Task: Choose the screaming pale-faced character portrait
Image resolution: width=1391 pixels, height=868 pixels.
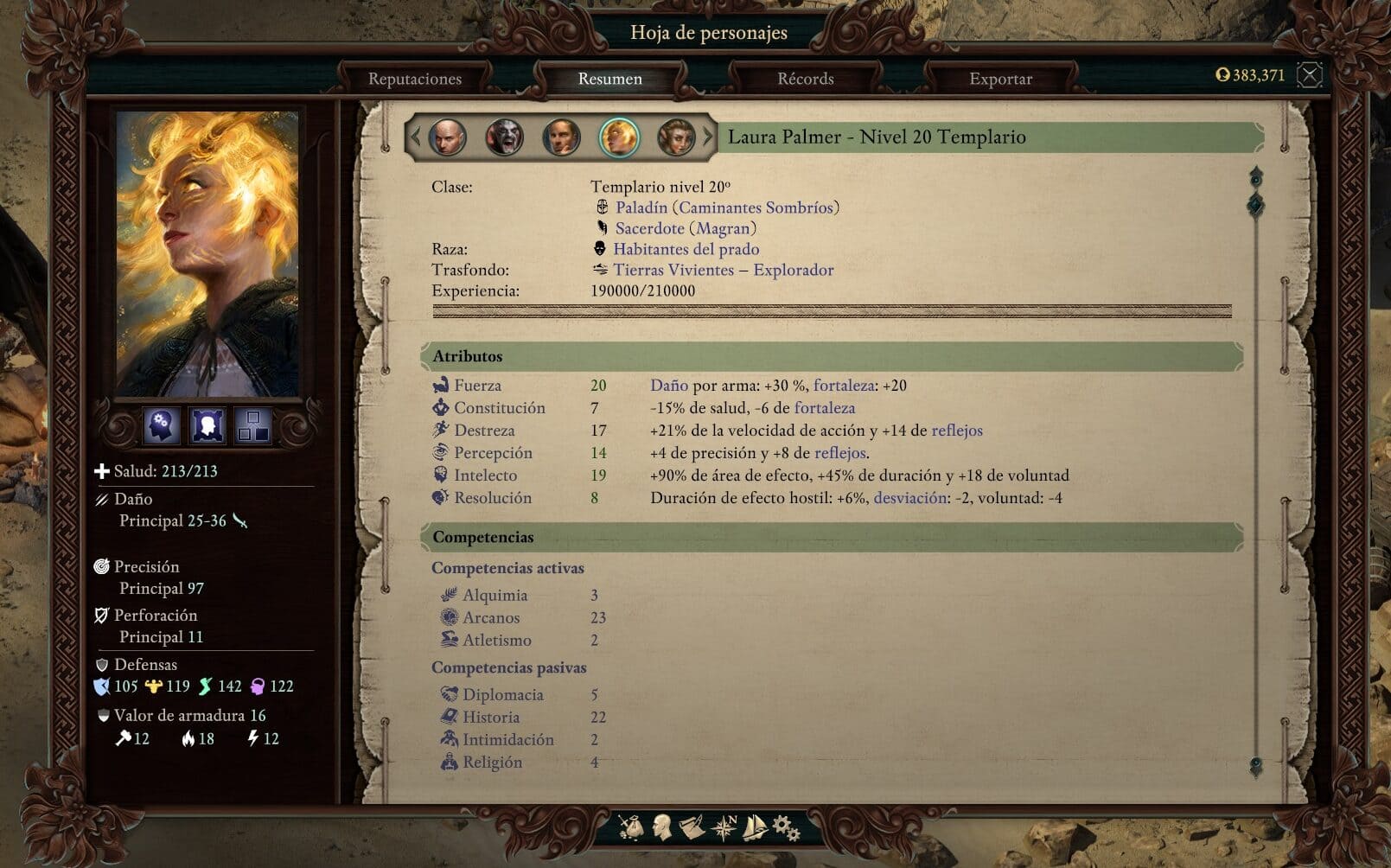Action: [x=504, y=137]
